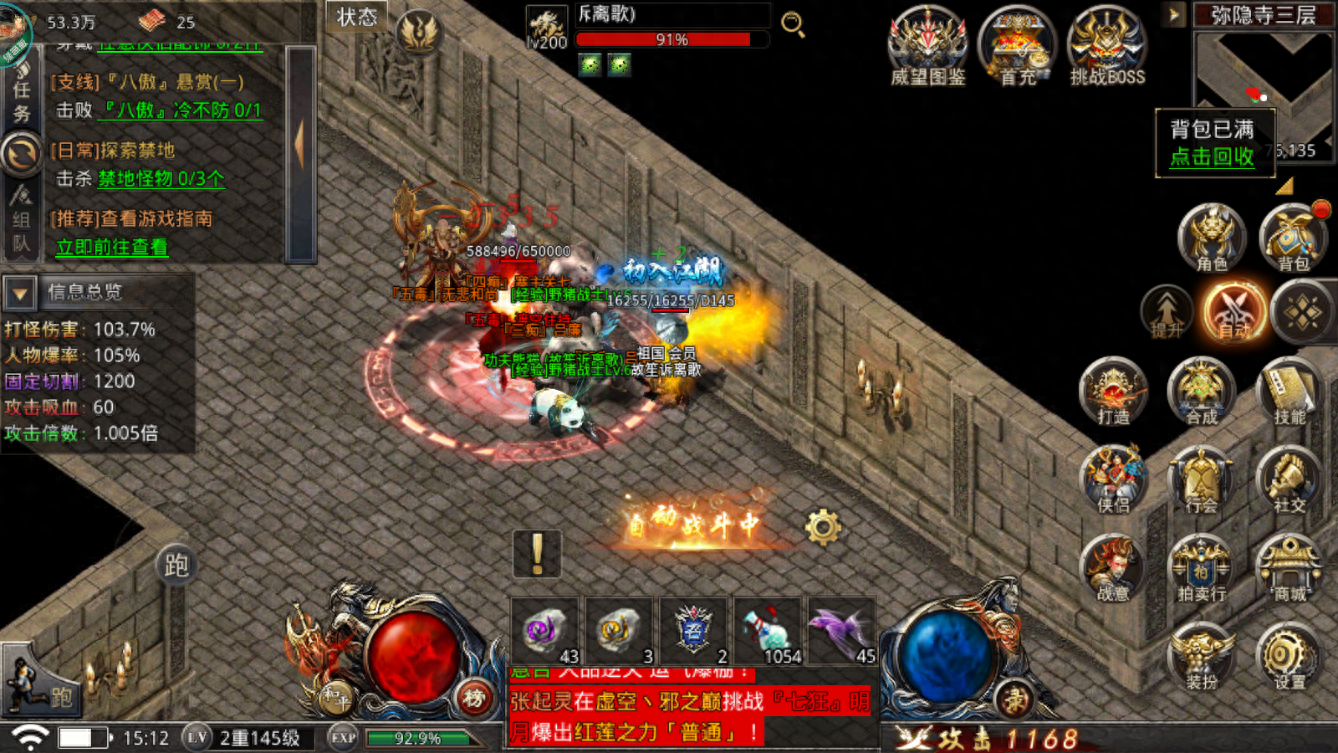Use the potion slot with 1054 count
The image size is (1338, 753).
pos(768,632)
